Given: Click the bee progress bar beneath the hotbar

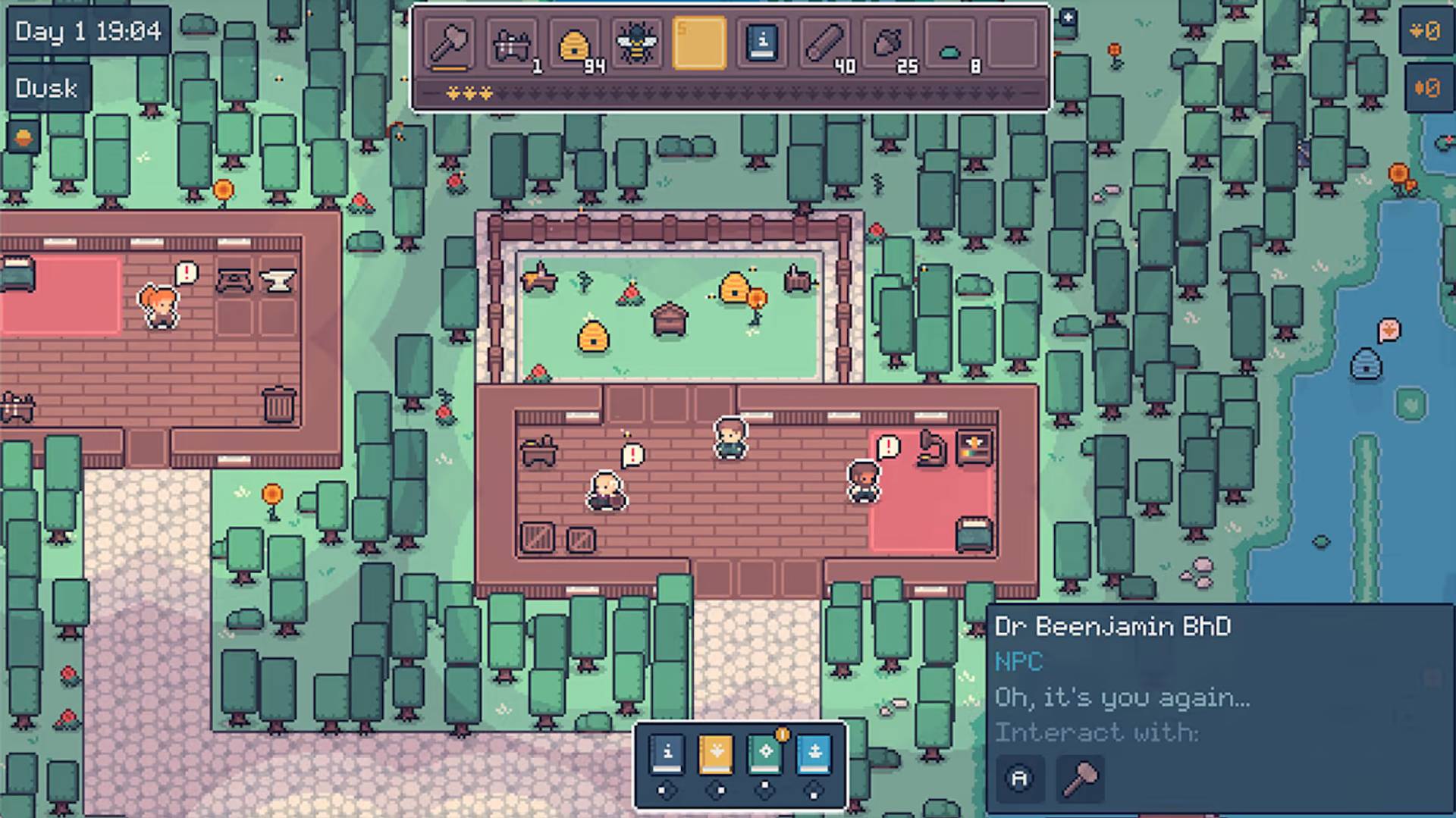Looking at the screenshot, I should pyautogui.click(x=732, y=96).
